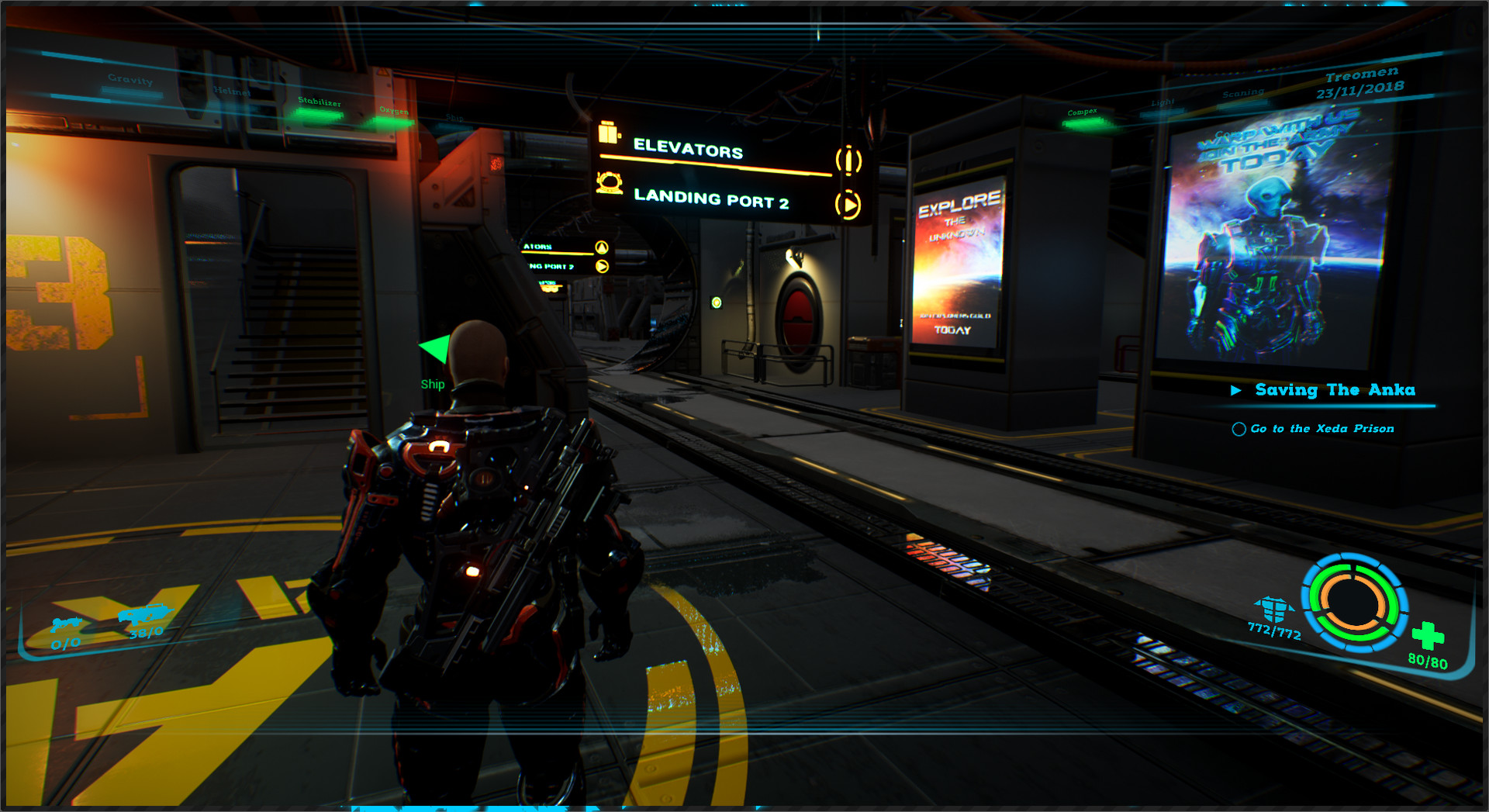Viewport: 1489px width, 812px height.
Task: Click the arrow button beside Landing Port 2
Action: [847, 203]
